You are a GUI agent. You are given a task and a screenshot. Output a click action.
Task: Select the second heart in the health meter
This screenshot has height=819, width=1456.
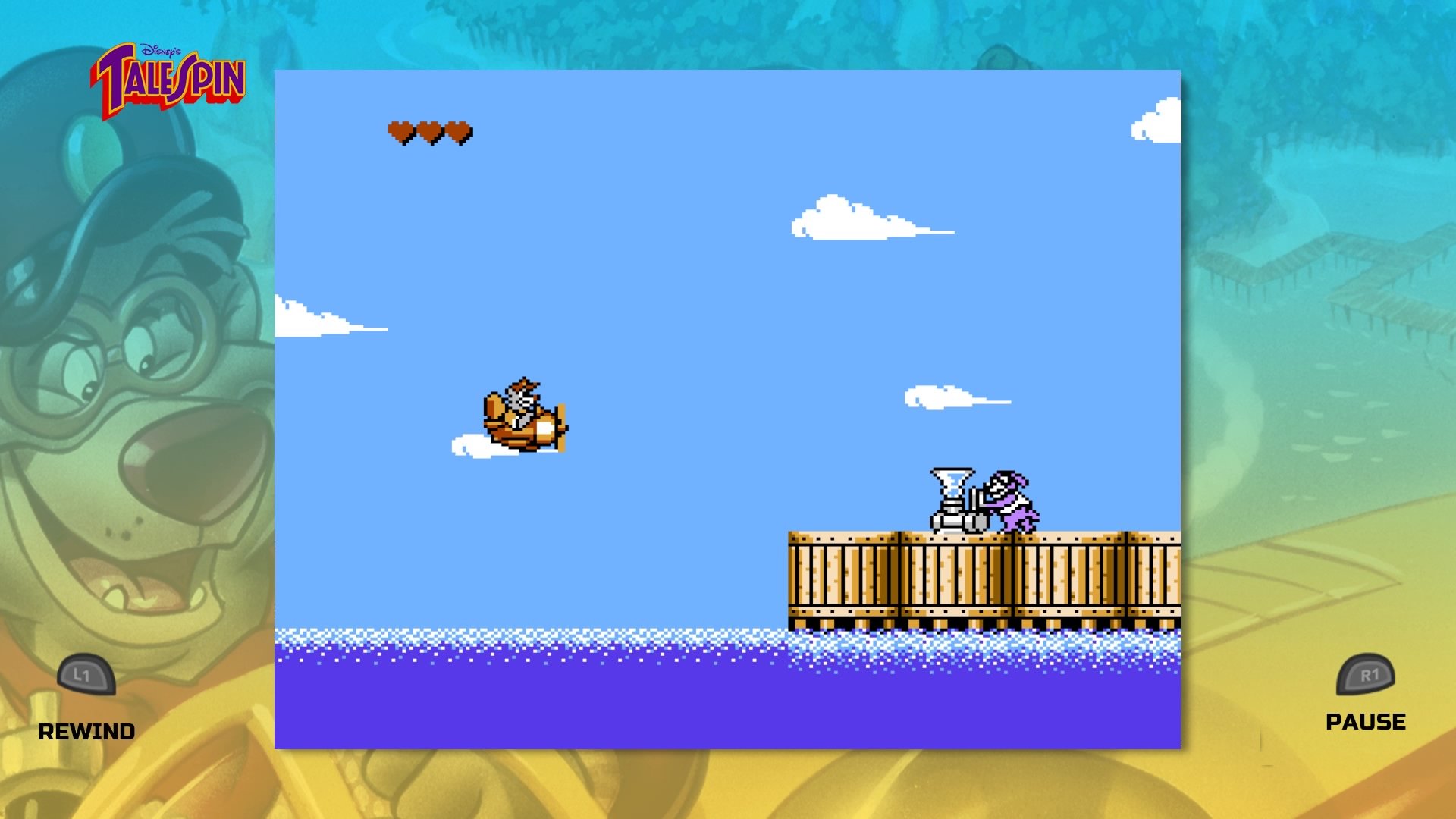[x=429, y=130]
